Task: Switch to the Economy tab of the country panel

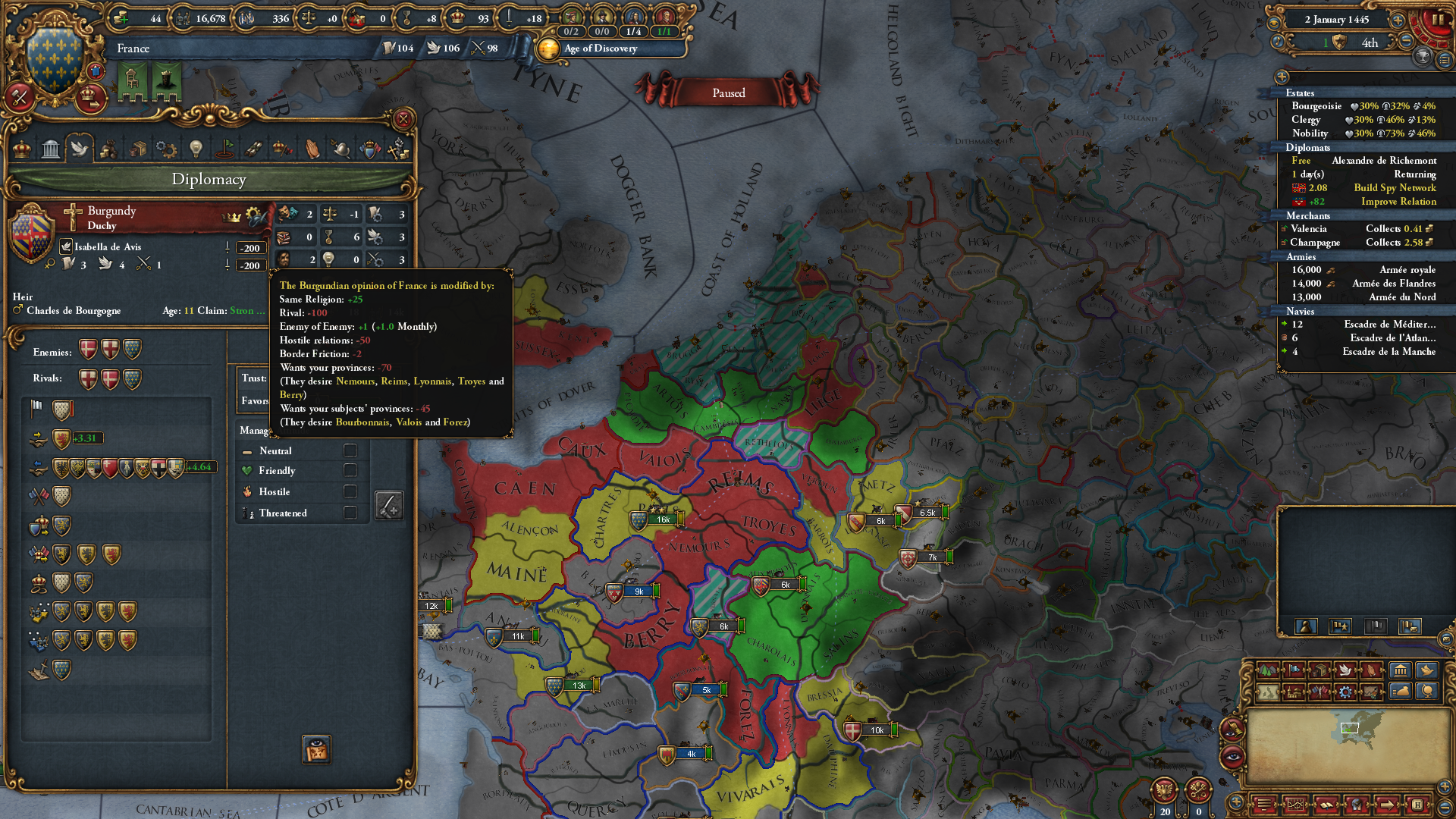Action: (109, 149)
